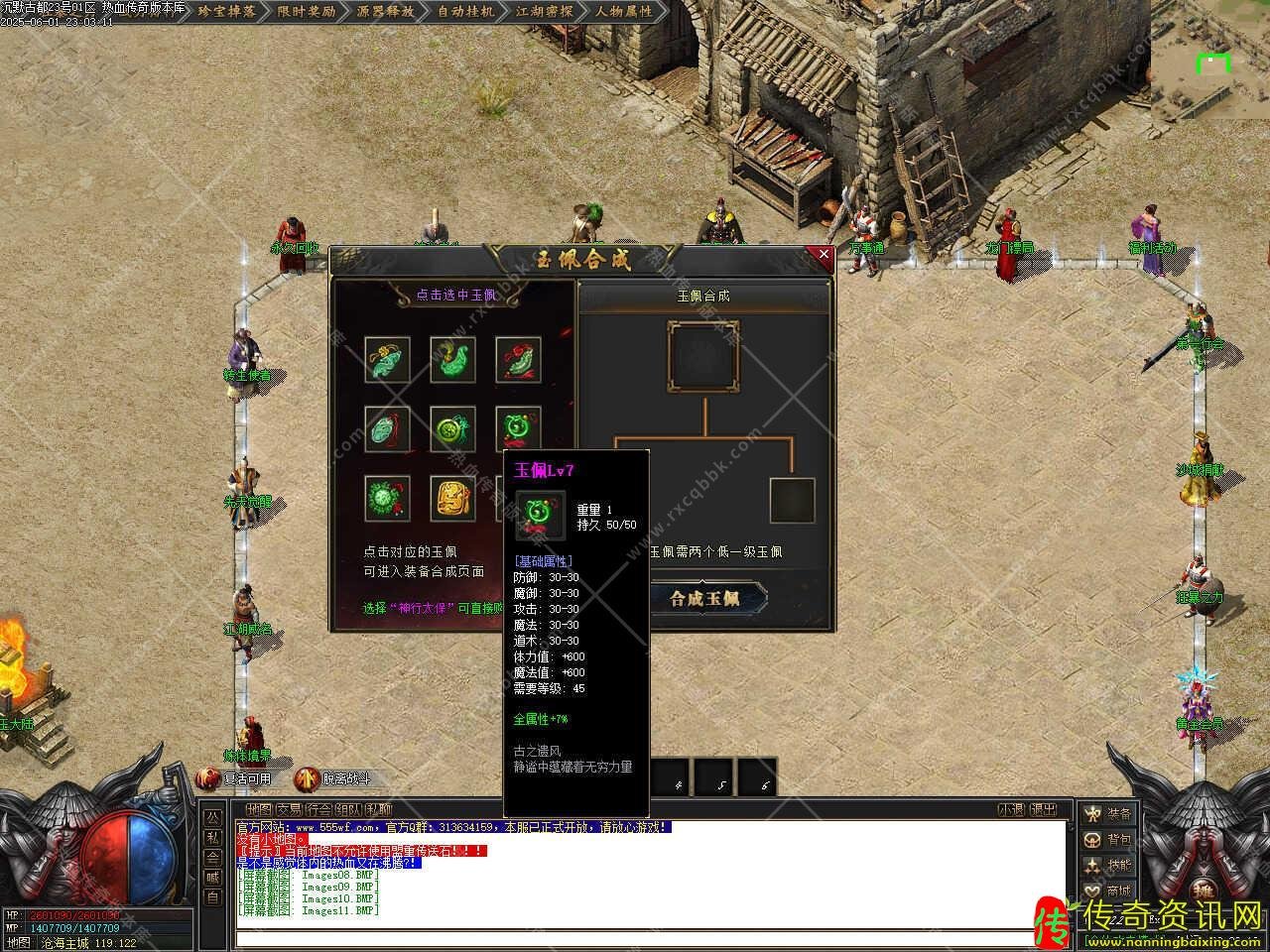1270x952 pixels.
Task: Switch chat to the 行会 guild tab
Action: pos(317,810)
